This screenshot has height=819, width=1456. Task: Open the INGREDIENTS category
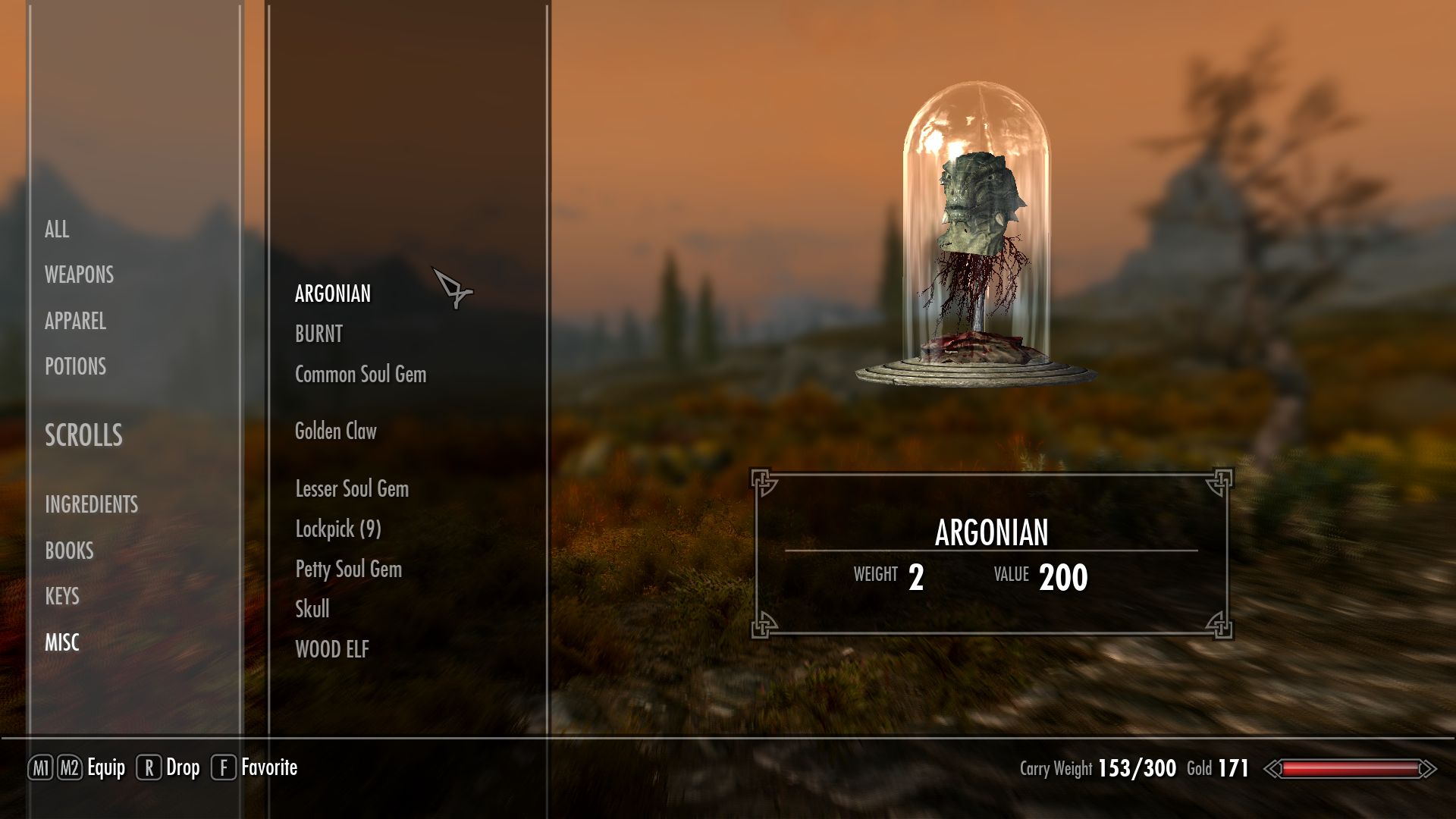[91, 504]
